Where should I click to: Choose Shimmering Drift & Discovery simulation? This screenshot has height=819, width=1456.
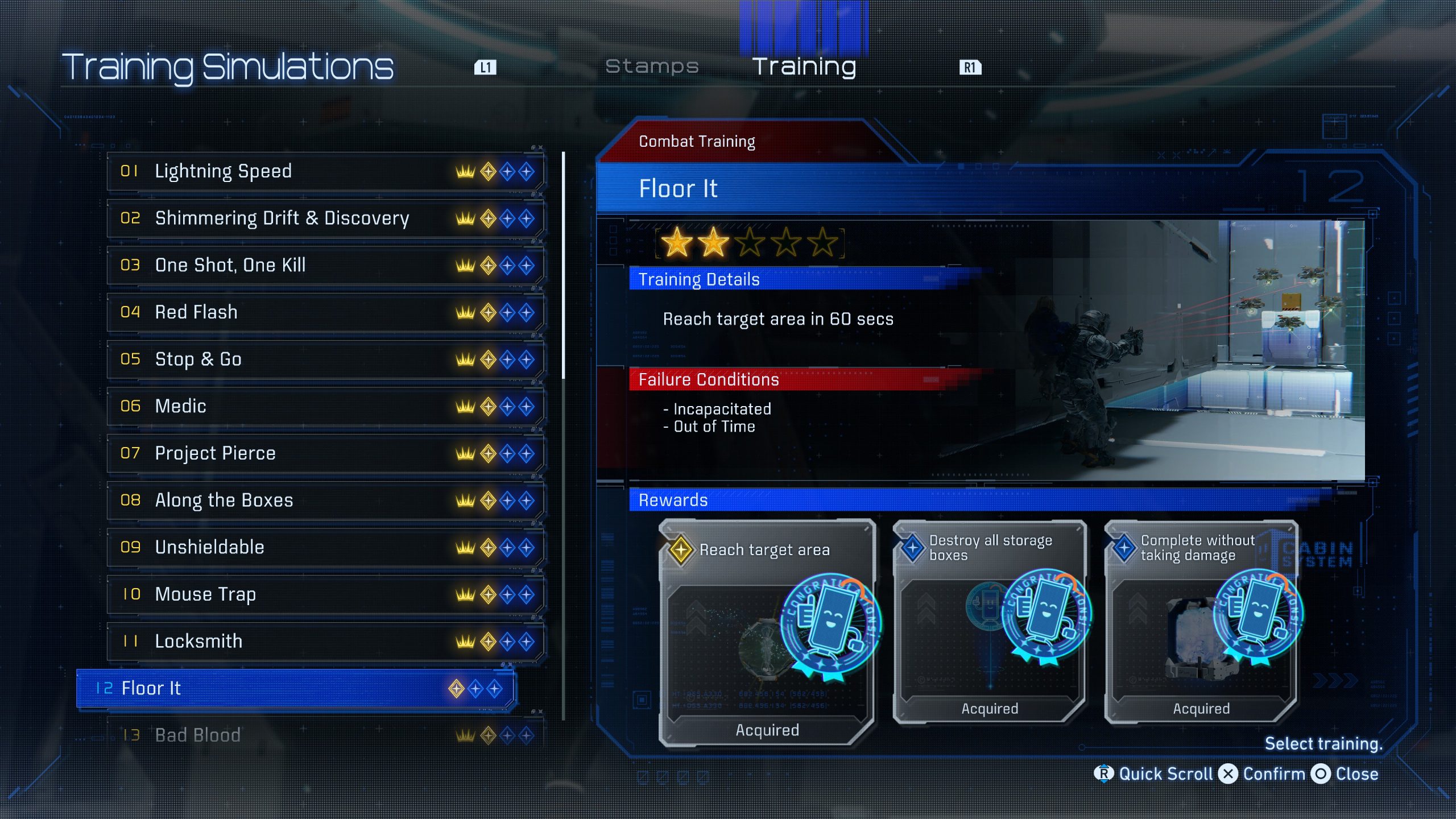324,218
